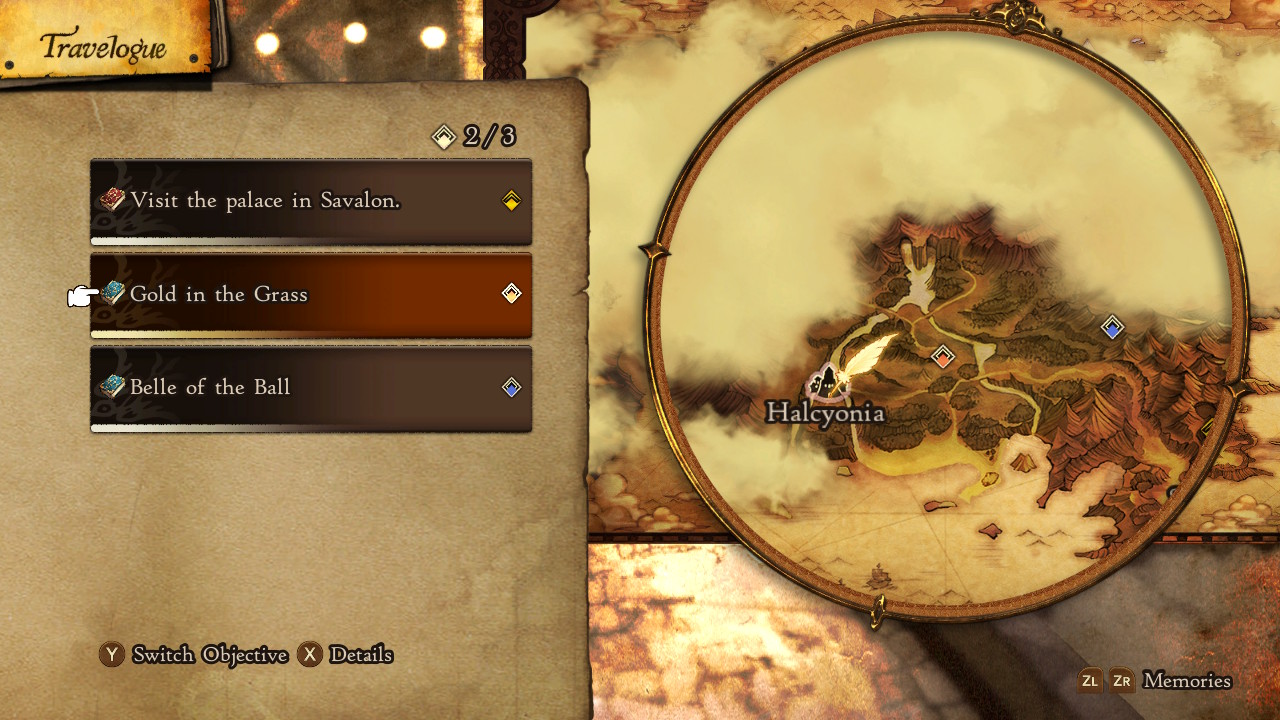Select the Visit the palace in Savalon quest
Screen dimensions: 1280x720
(310, 201)
